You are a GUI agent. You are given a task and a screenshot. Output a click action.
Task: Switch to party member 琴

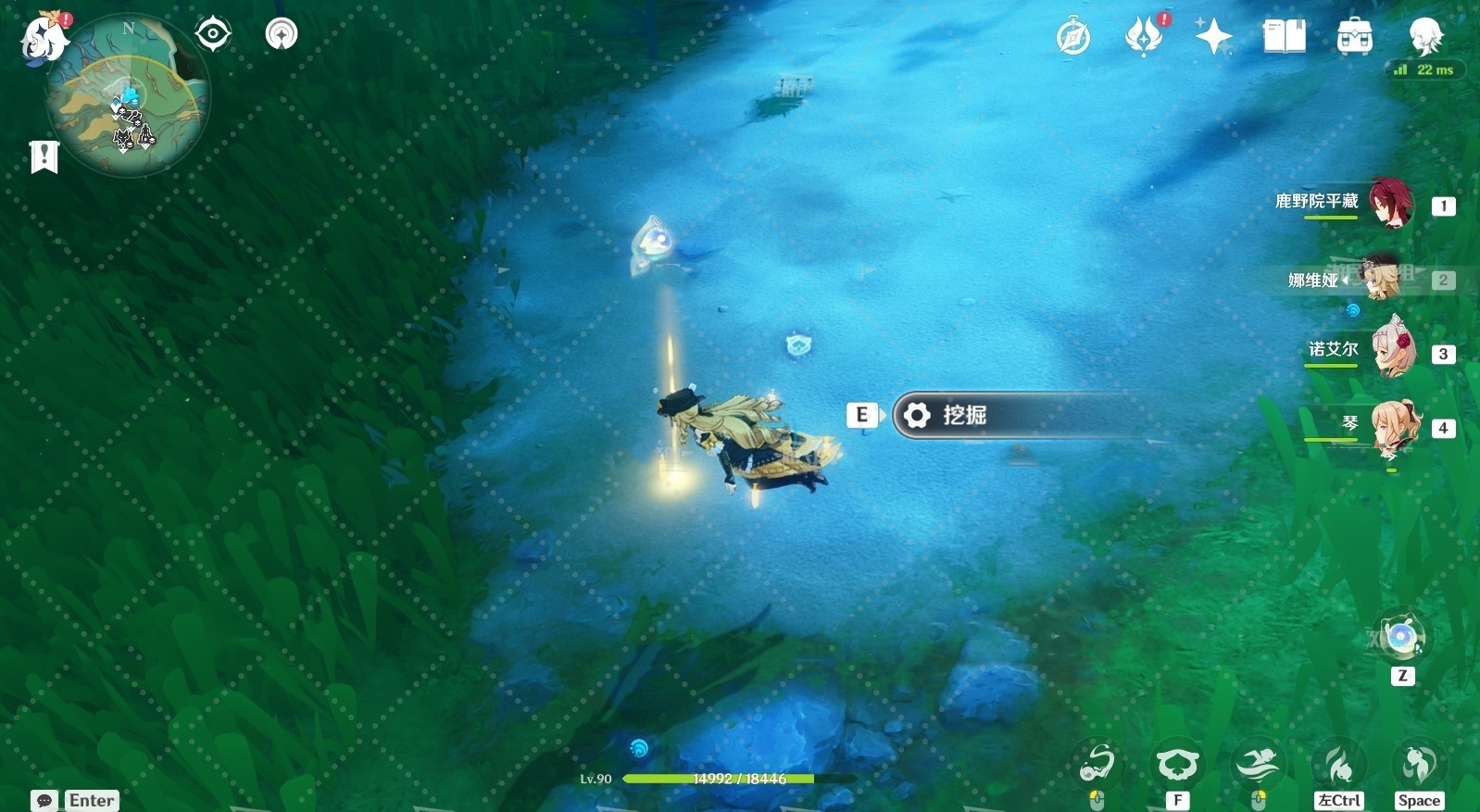tap(1393, 426)
